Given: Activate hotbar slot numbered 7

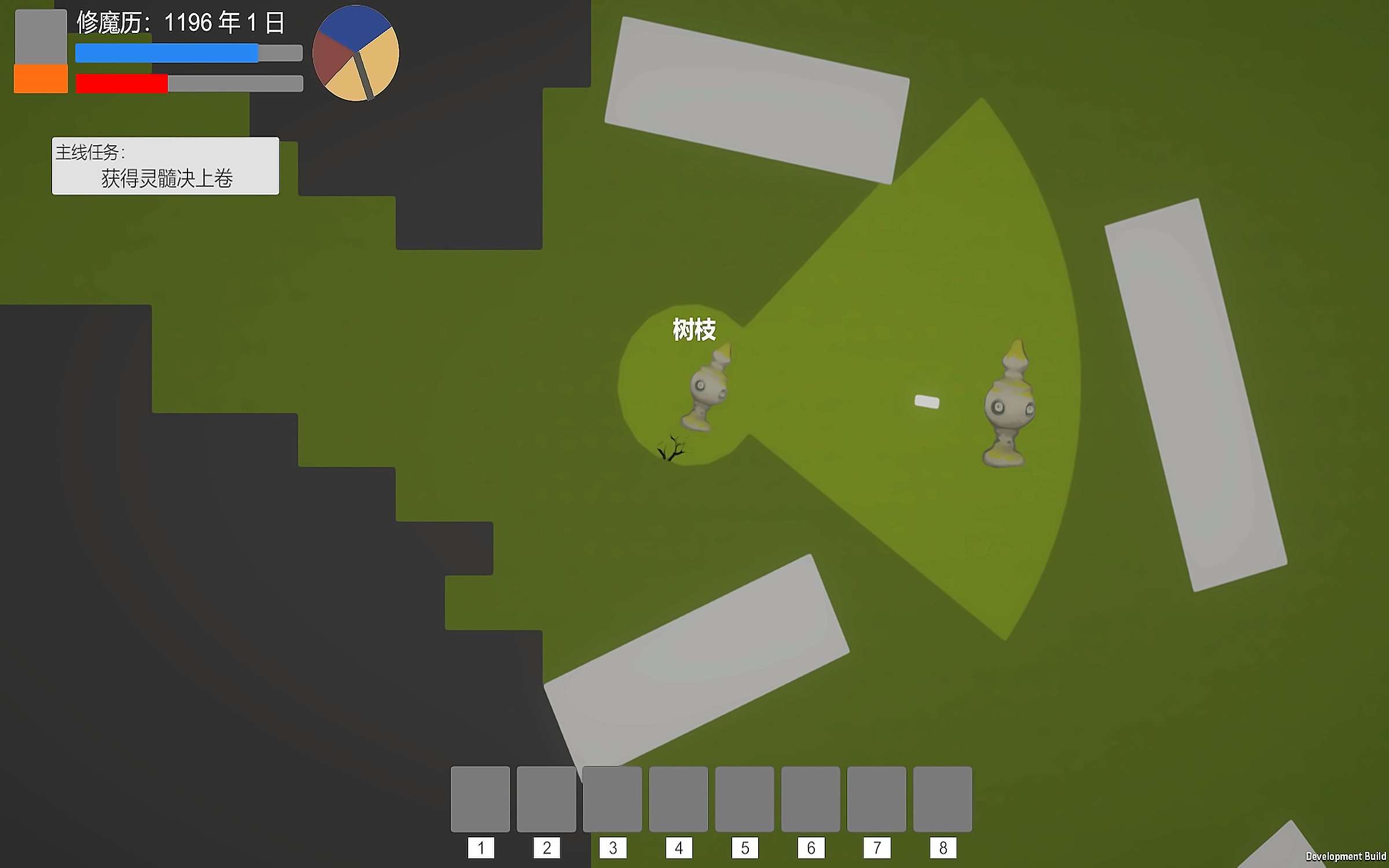Looking at the screenshot, I should pyautogui.click(x=876, y=799).
